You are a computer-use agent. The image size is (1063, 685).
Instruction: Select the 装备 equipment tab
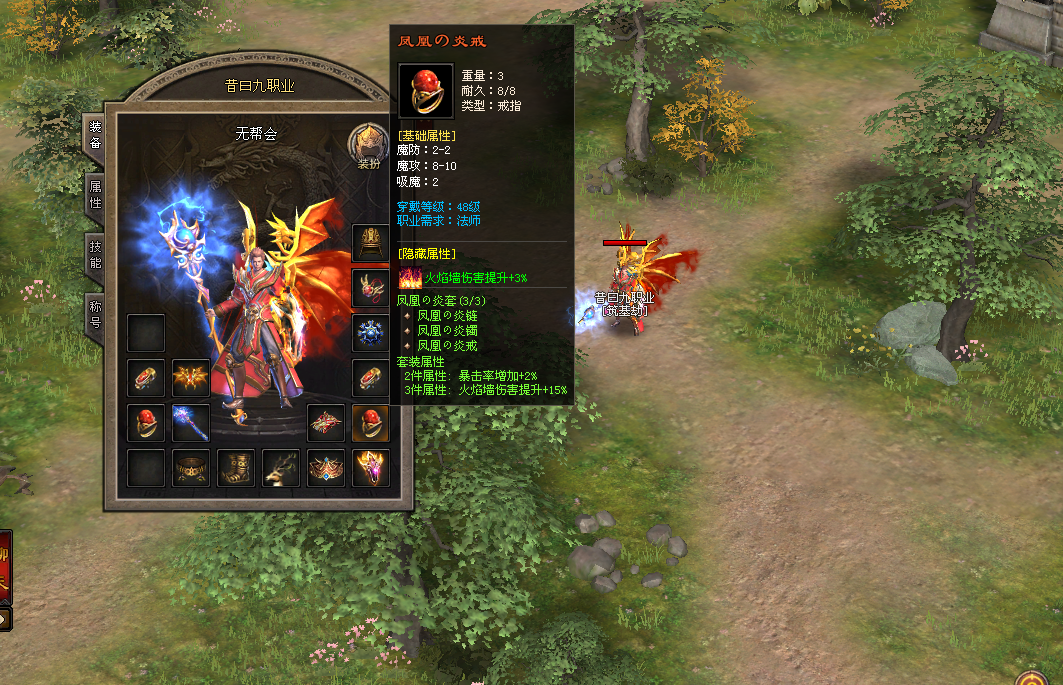coord(96,135)
